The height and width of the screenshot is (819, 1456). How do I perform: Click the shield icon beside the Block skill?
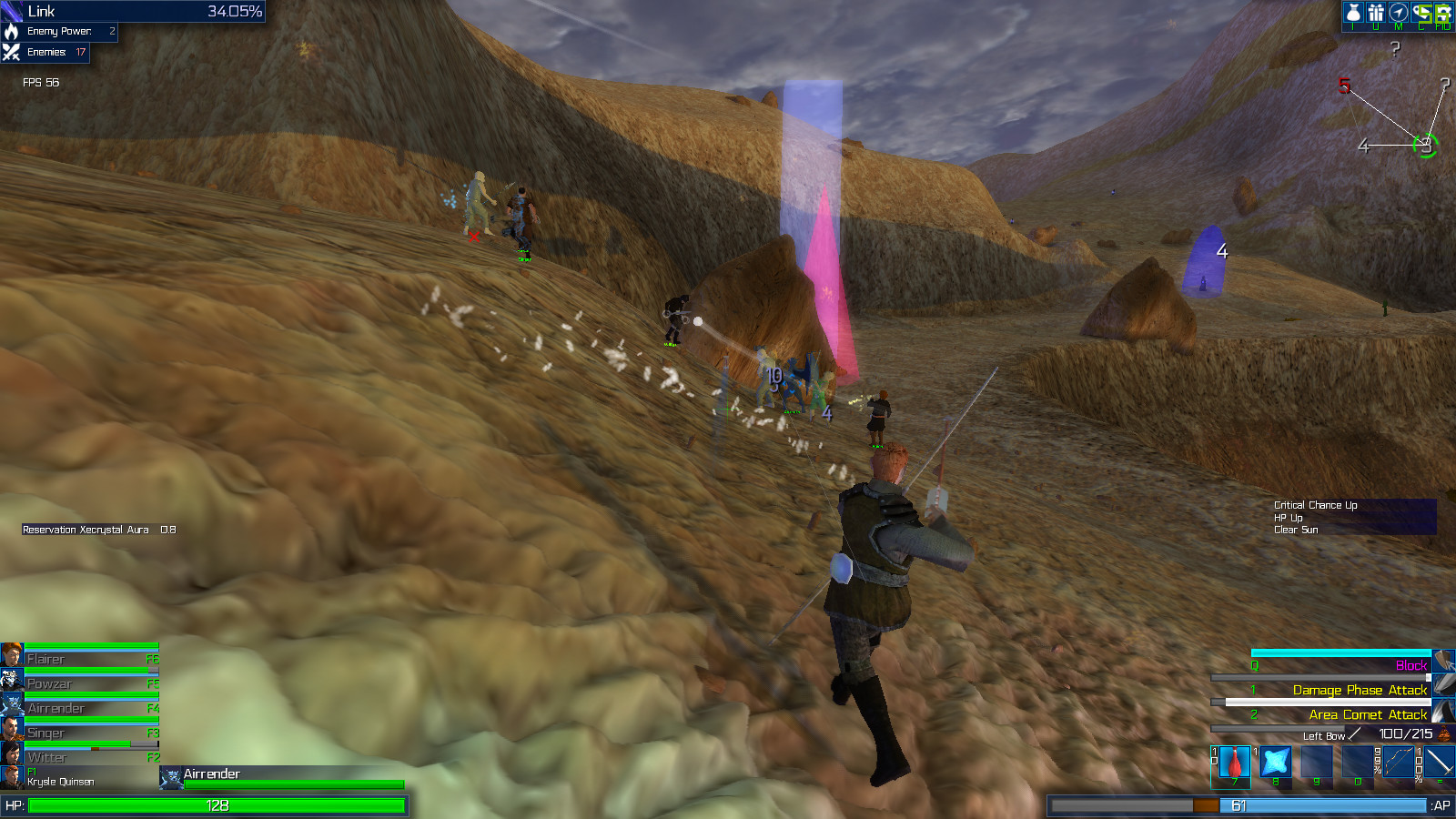coord(1444,661)
